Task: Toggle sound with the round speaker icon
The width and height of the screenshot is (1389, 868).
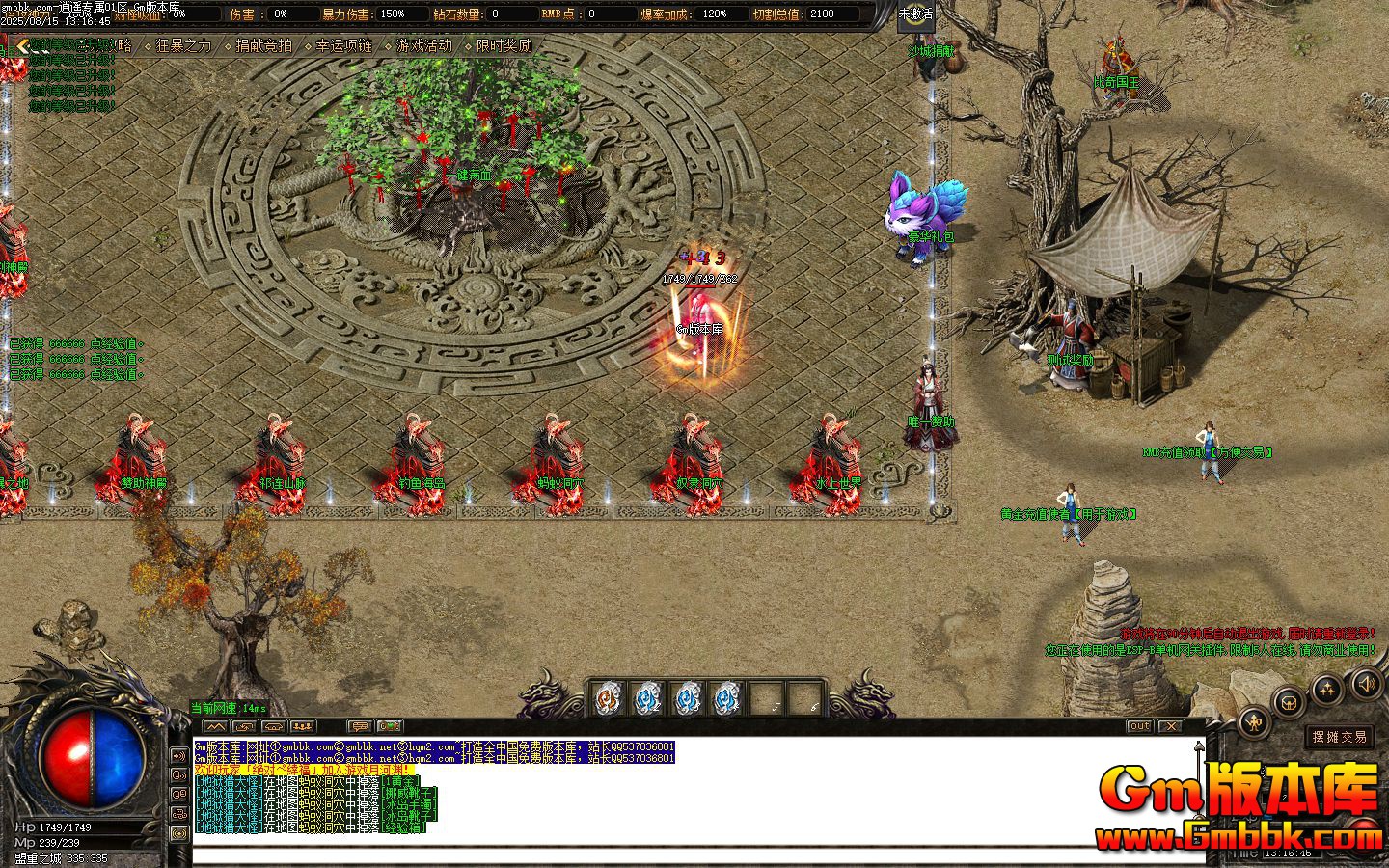Action: click(1367, 684)
